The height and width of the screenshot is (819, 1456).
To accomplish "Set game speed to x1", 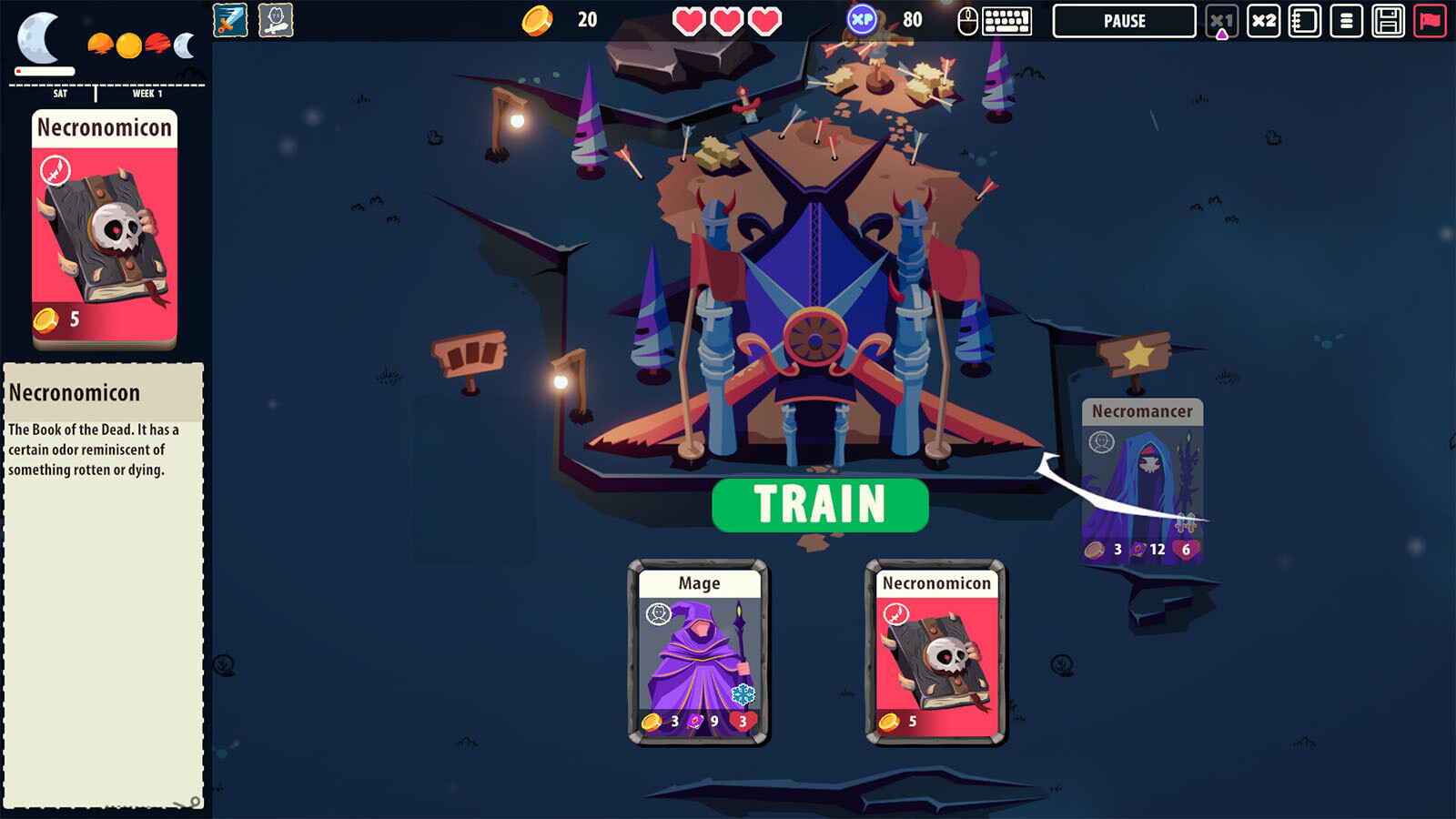I will [x=1221, y=21].
